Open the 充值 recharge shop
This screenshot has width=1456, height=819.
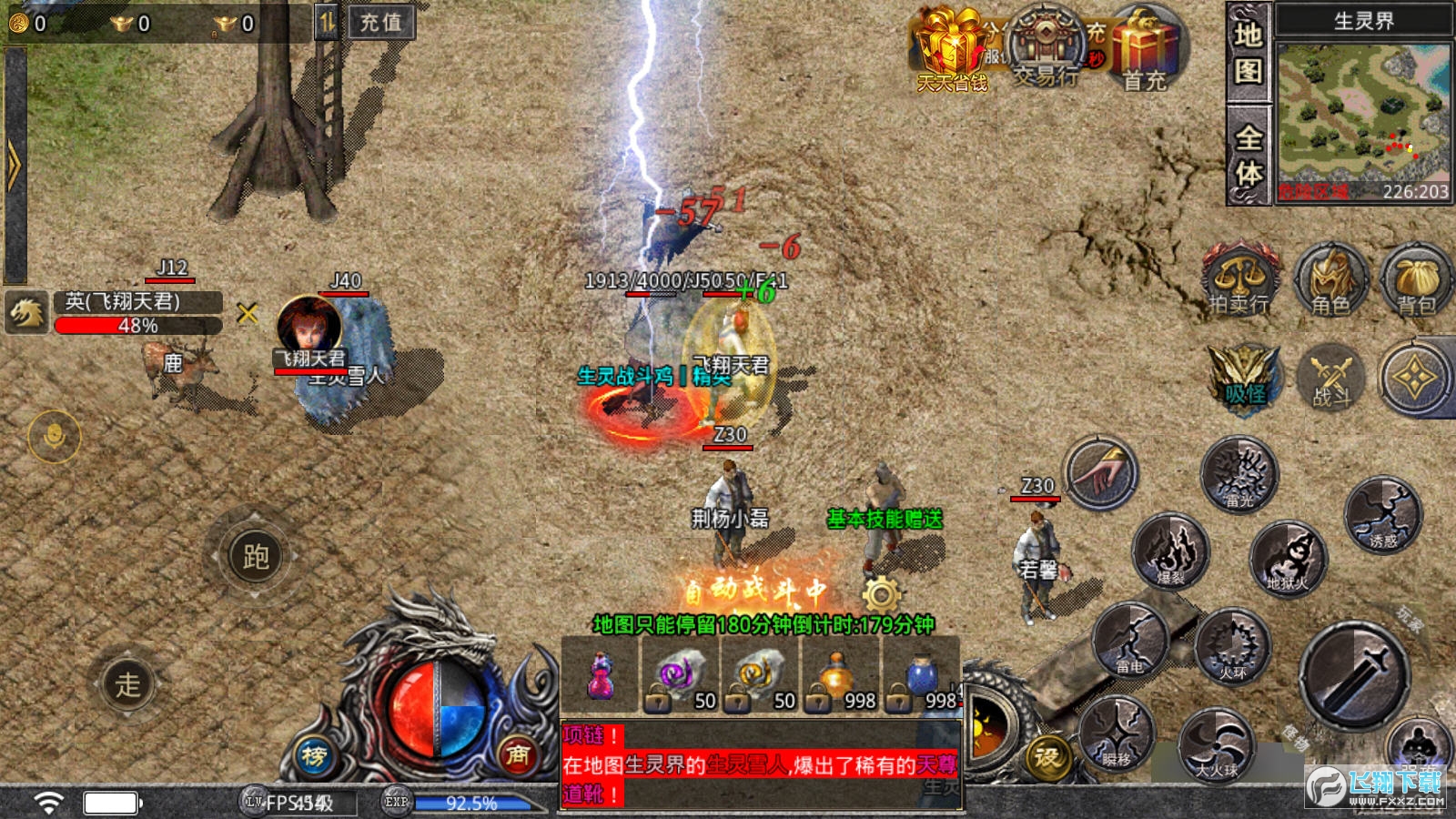click(381, 23)
